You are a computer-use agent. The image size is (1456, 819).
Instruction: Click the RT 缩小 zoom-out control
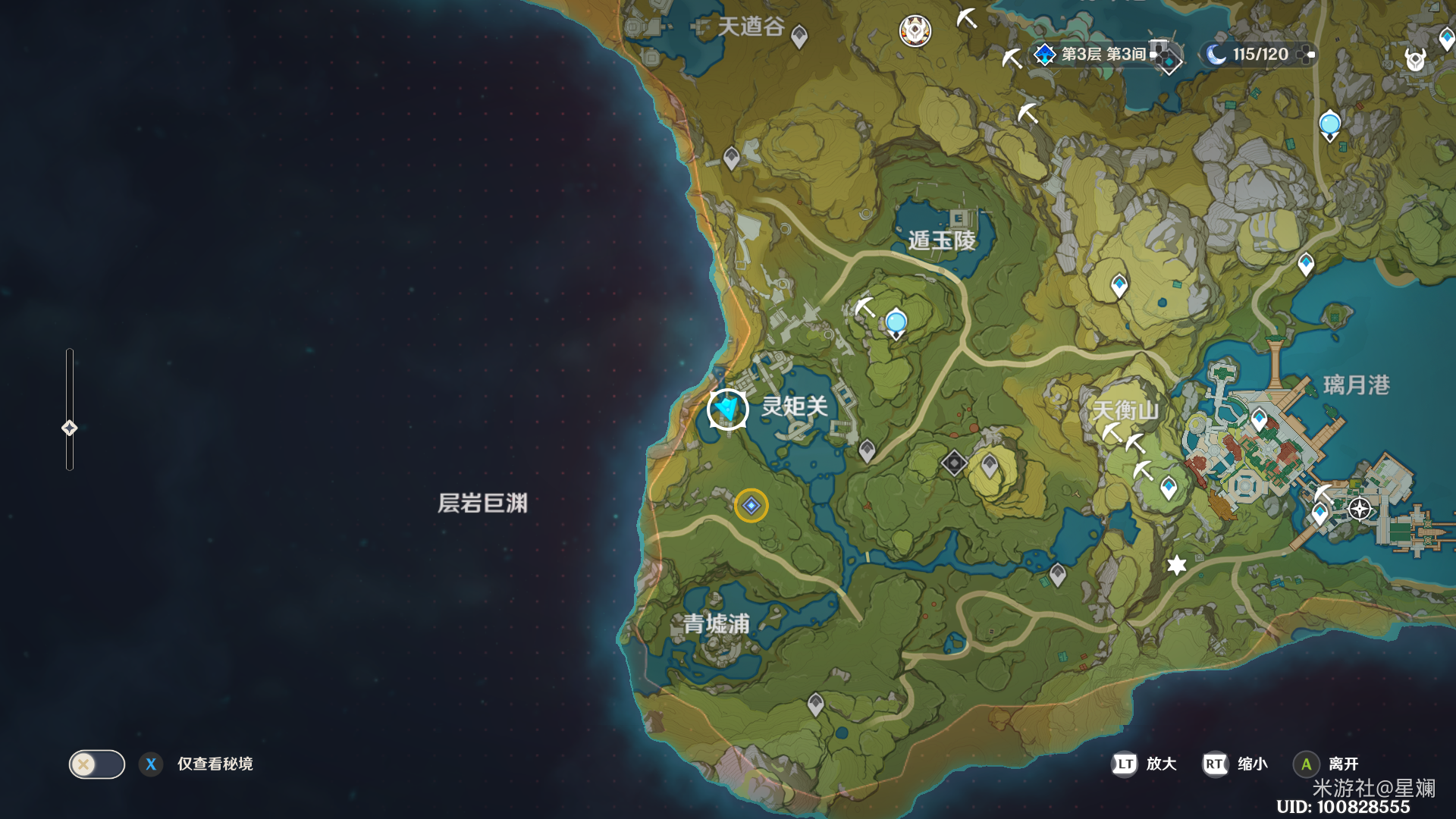coord(1214,764)
